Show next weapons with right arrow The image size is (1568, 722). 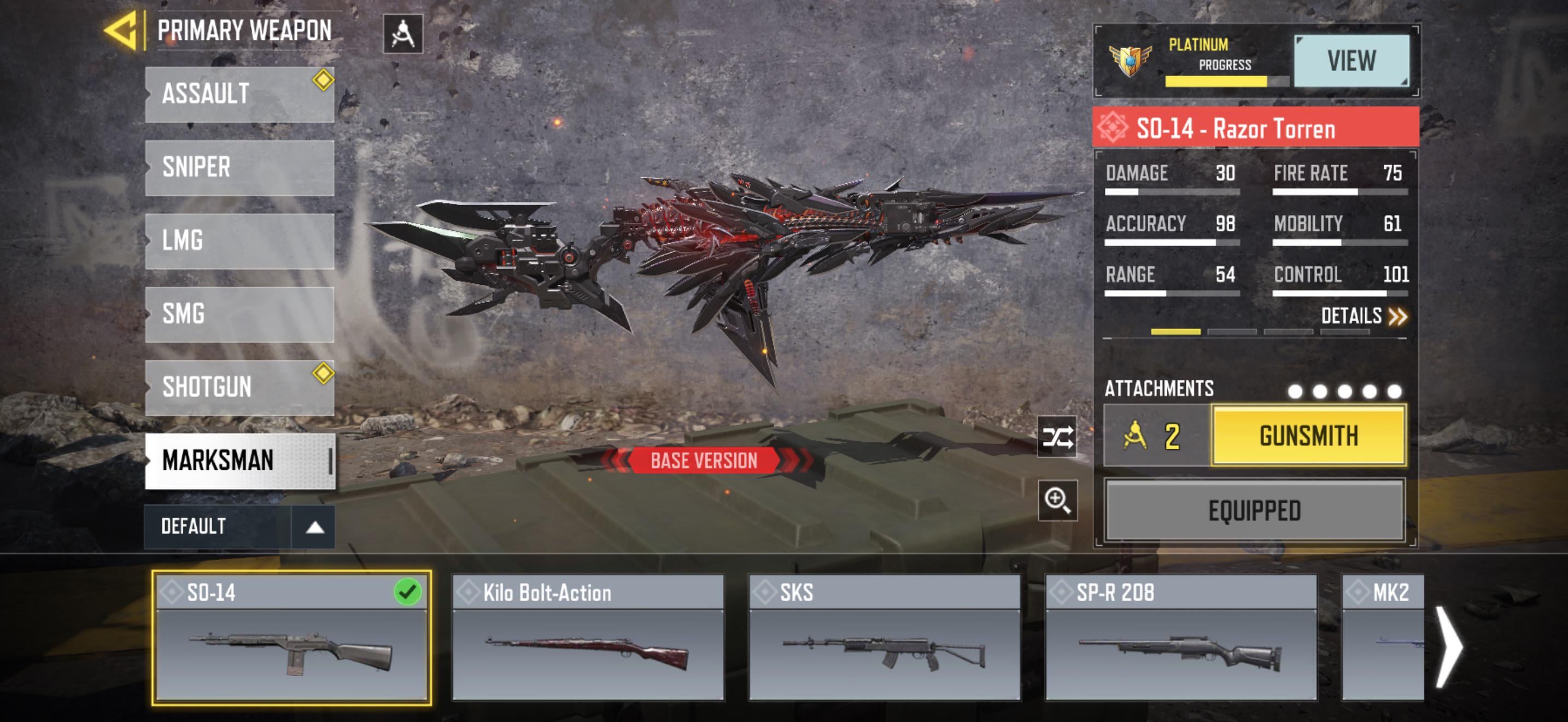click(x=1450, y=647)
